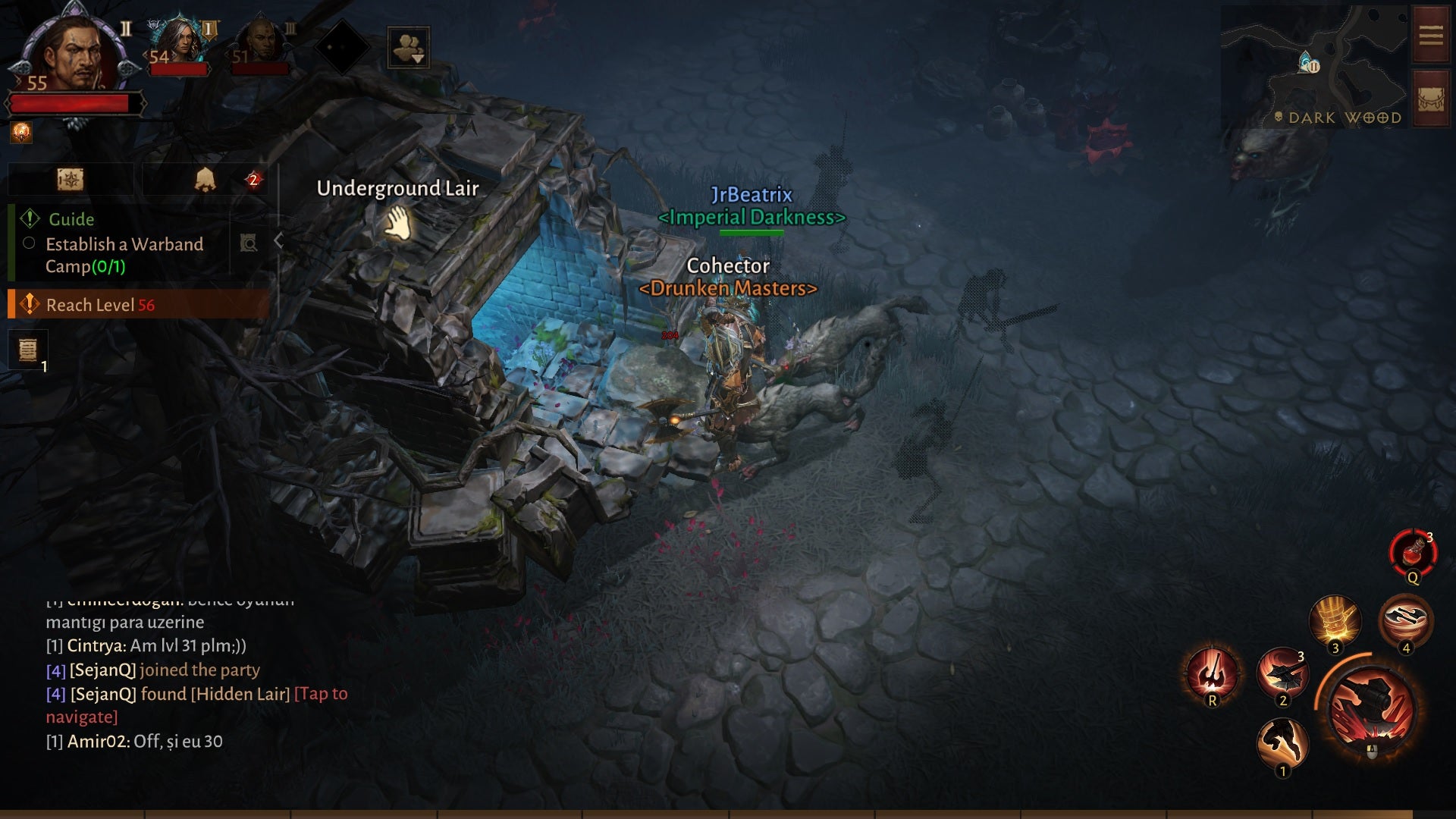Image resolution: width=1456 pixels, height=819 pixels.
Task: Select the magnifier icon beside the quest tracker
Action: (248, 243)
